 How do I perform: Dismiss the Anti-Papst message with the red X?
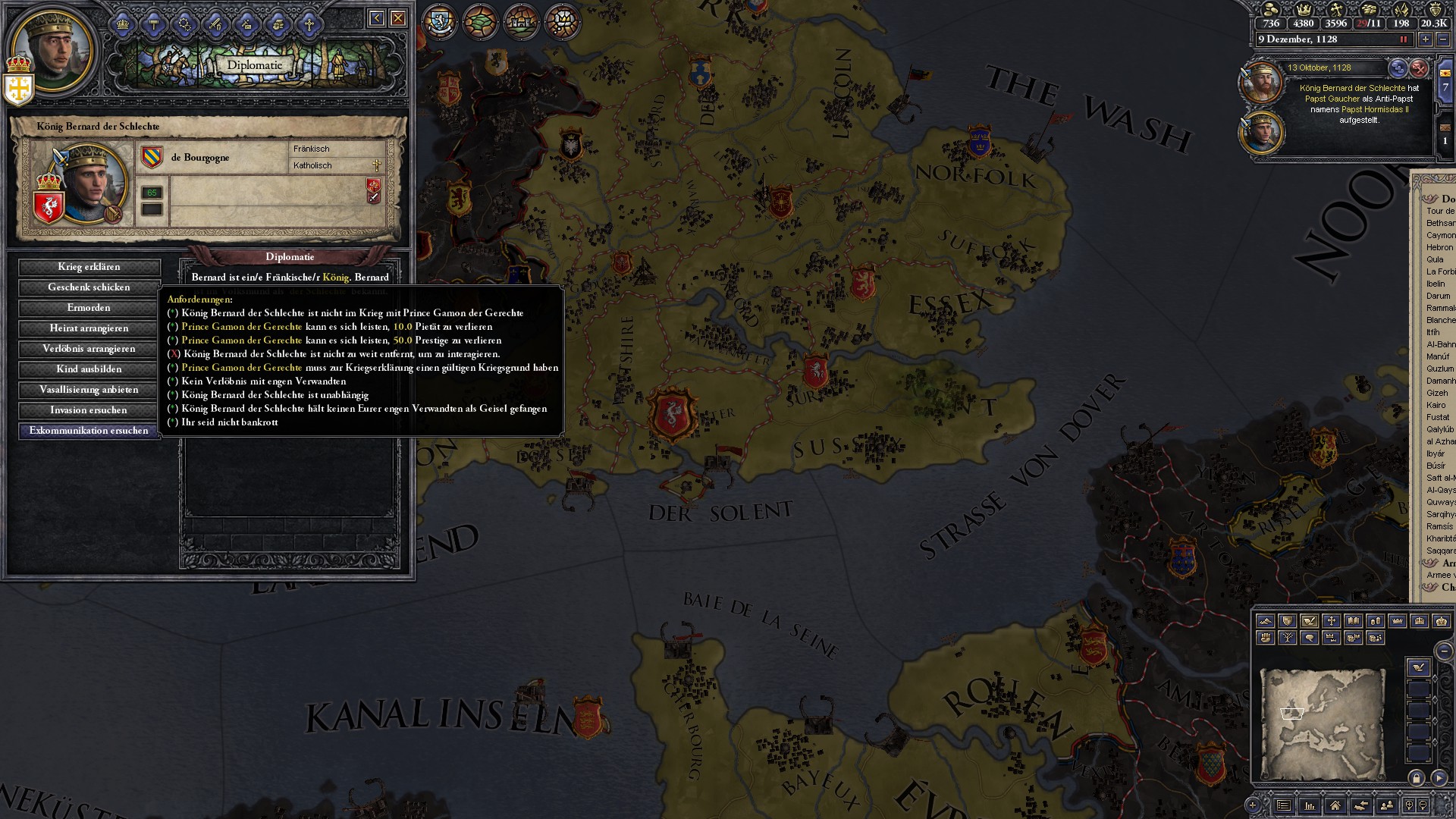coord(1419,68)
